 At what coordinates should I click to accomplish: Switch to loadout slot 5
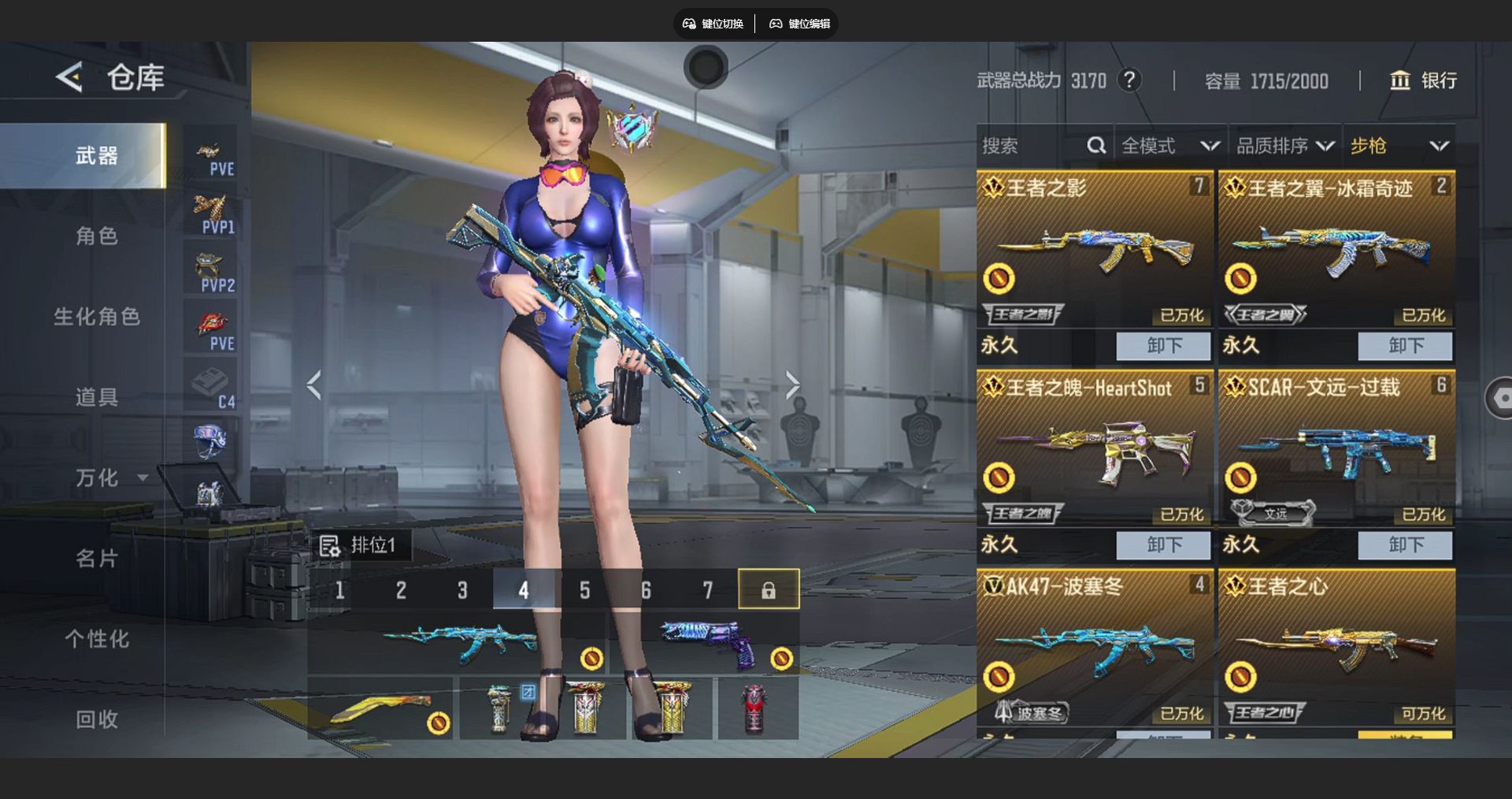[x=584, y=590]
